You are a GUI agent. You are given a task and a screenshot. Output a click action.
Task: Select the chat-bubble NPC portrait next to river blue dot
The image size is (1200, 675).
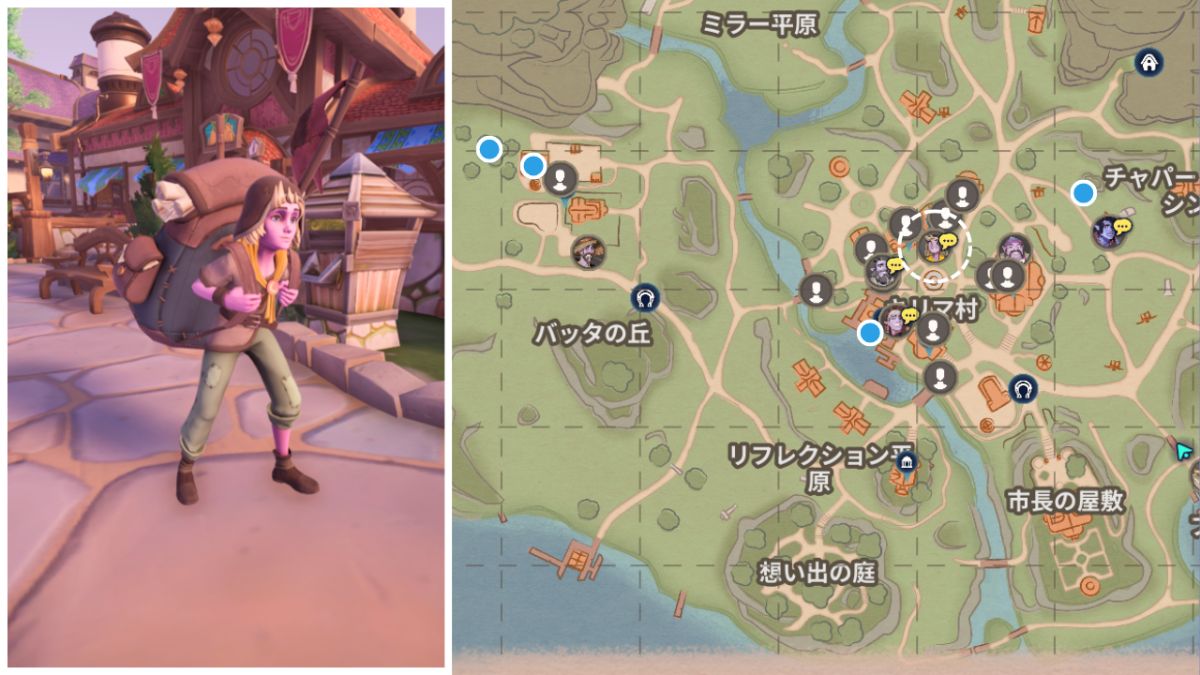893,322
